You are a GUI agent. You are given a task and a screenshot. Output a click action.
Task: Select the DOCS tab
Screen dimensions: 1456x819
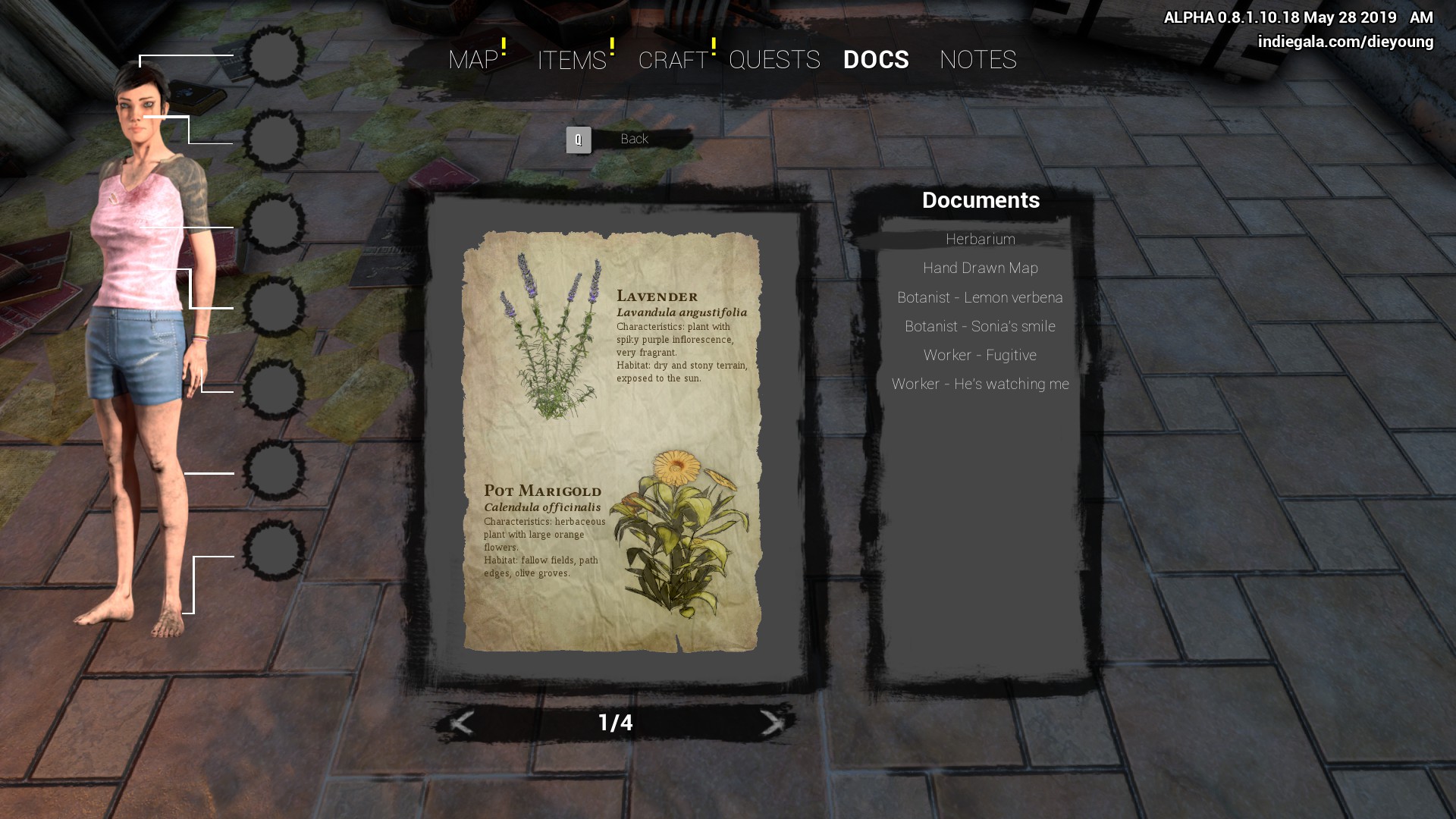(876, 60)
